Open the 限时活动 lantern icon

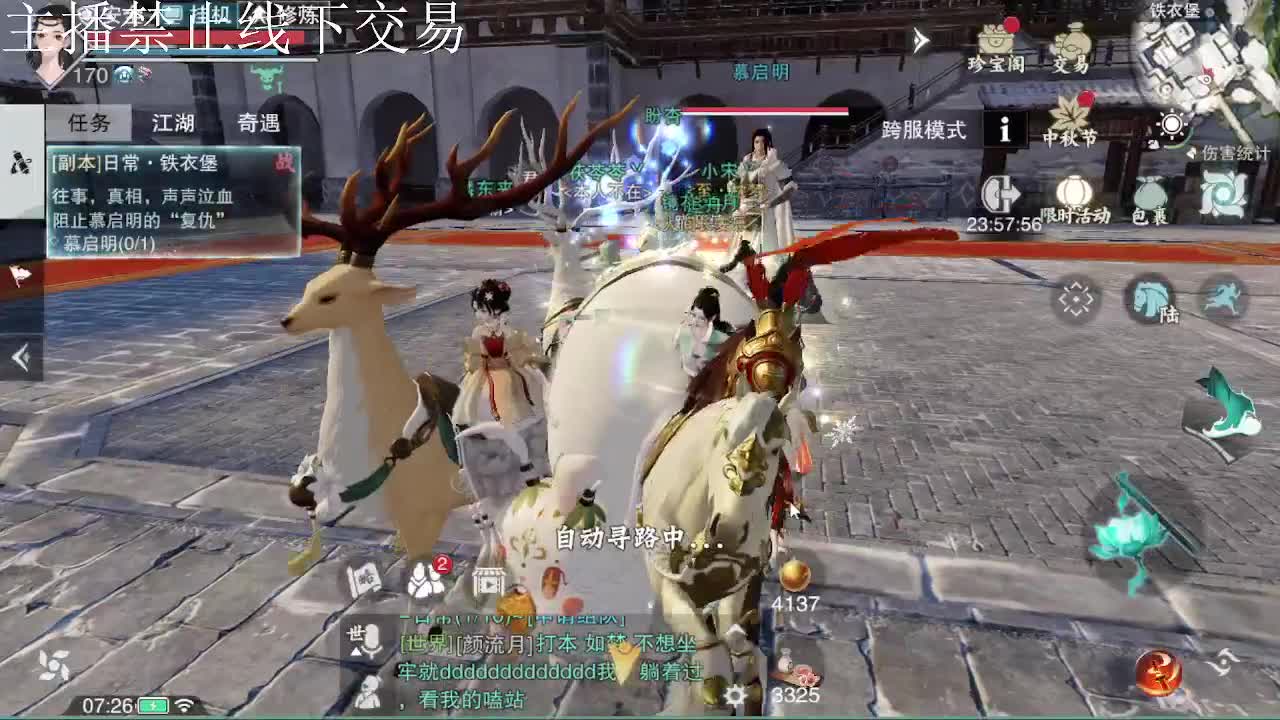[x=1073, y=193]
